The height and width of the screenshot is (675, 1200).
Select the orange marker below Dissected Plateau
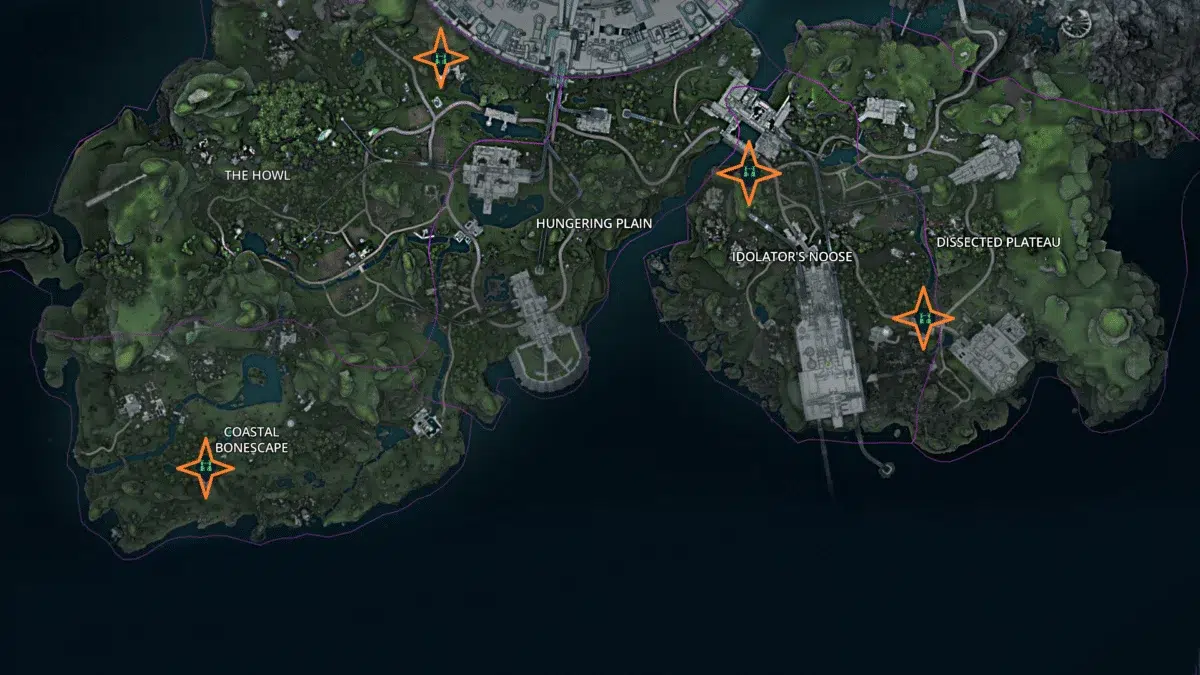[x=923, y=318]
